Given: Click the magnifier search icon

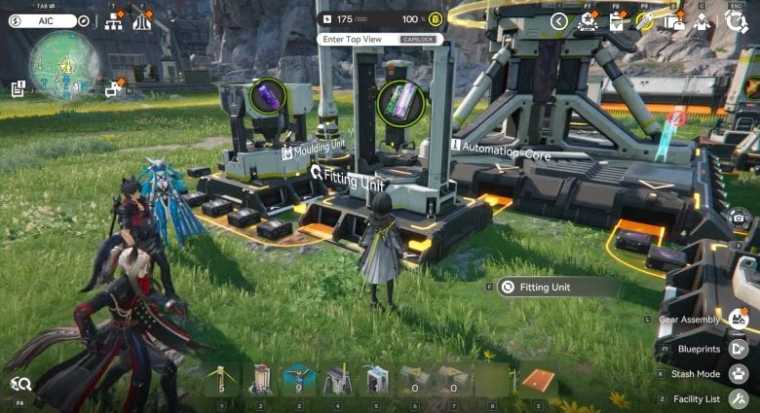Looking at the screenshot, I should tap(21, 383).
